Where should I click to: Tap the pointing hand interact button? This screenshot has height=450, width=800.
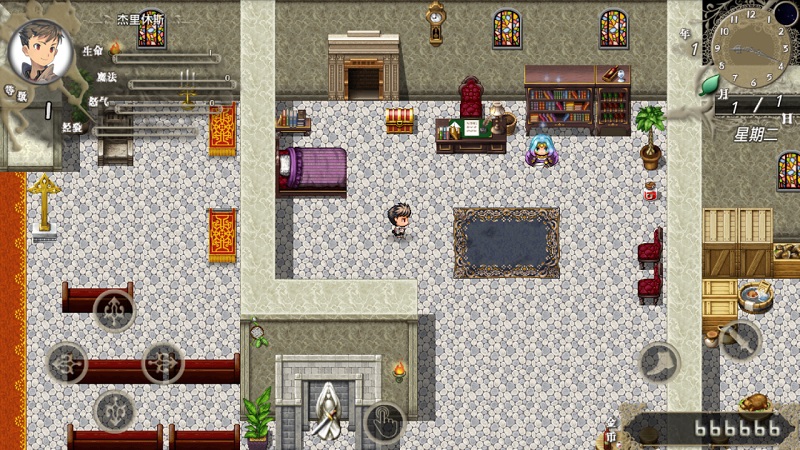coord(384,421)
